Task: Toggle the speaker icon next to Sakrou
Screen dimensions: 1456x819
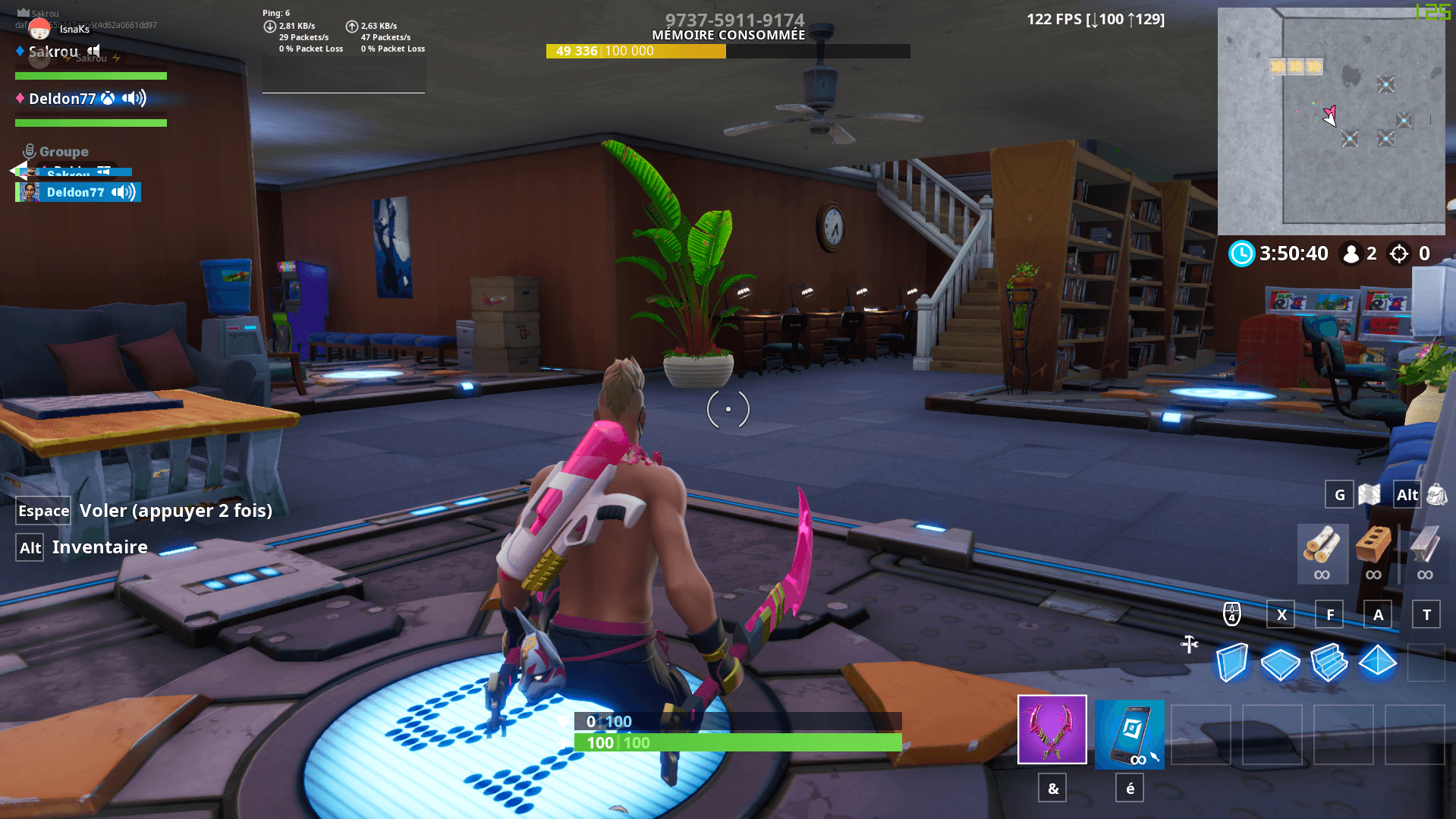Action: [x=93, y=52]
